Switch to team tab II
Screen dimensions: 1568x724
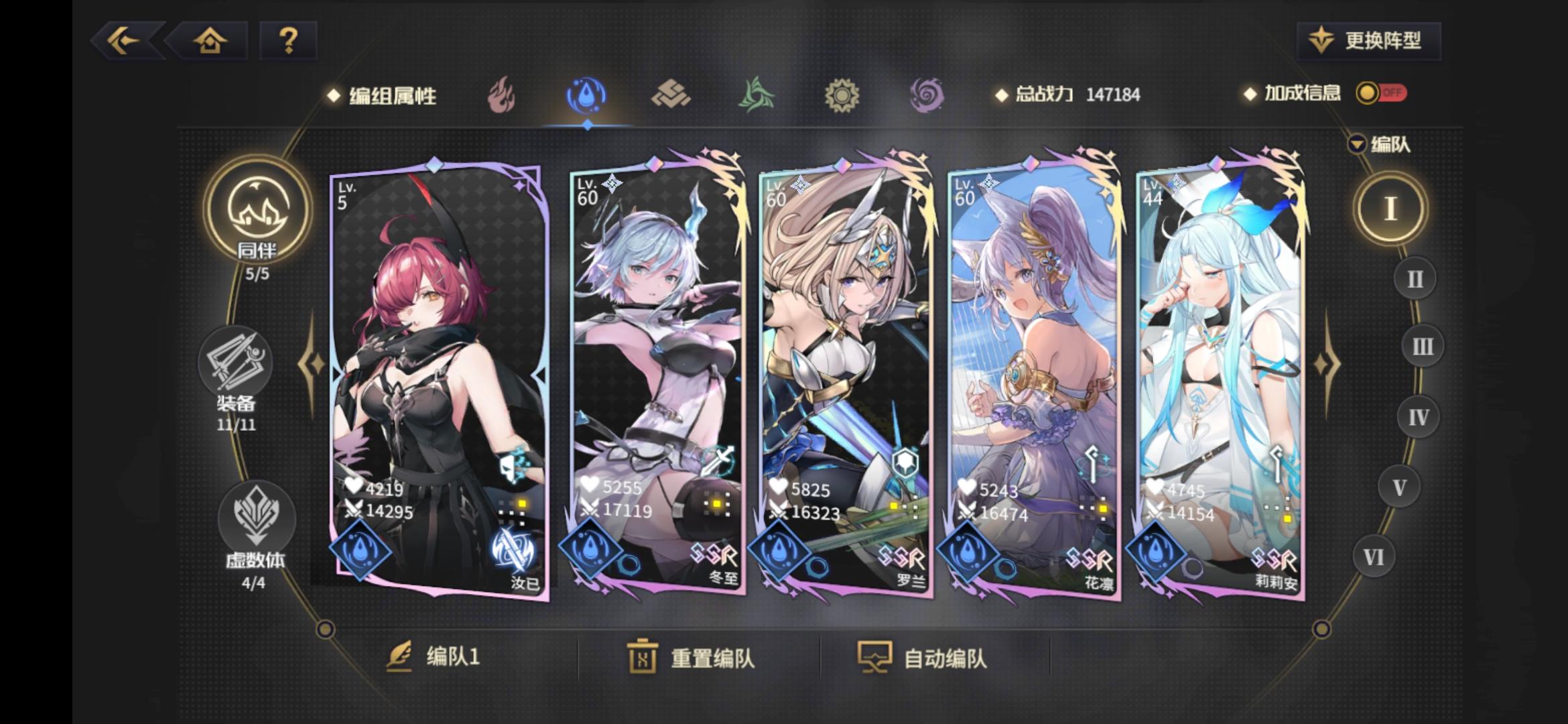pyautogui.click(x=1416, y=278)
